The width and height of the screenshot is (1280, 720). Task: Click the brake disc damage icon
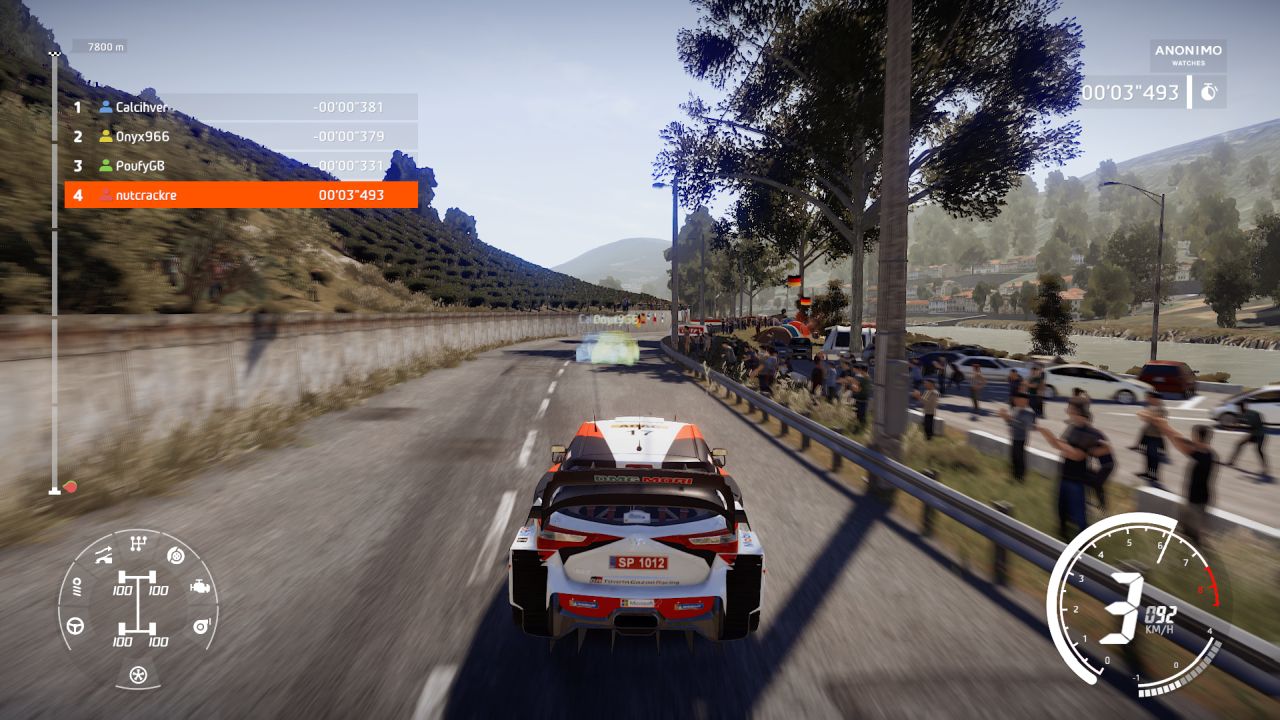176,556
